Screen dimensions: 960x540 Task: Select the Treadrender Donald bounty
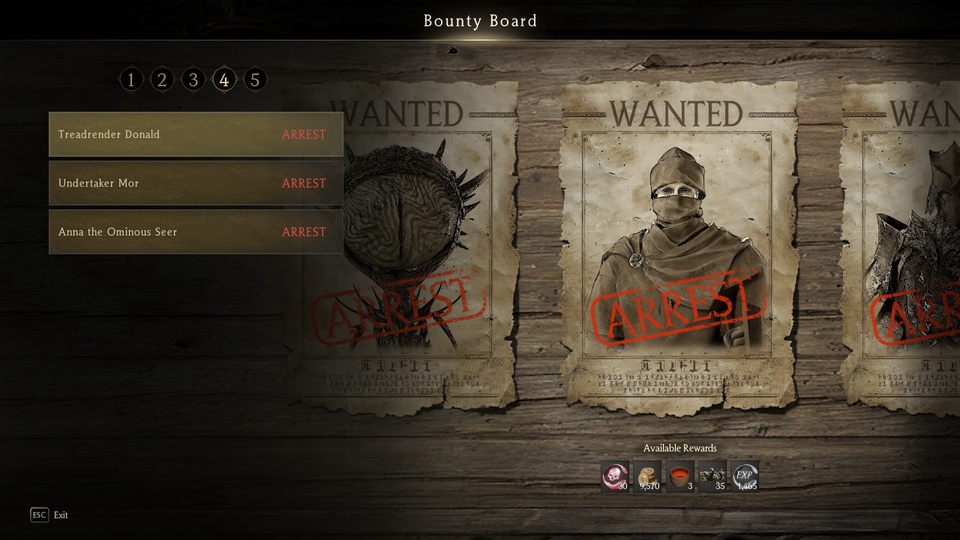click(196, 135)
